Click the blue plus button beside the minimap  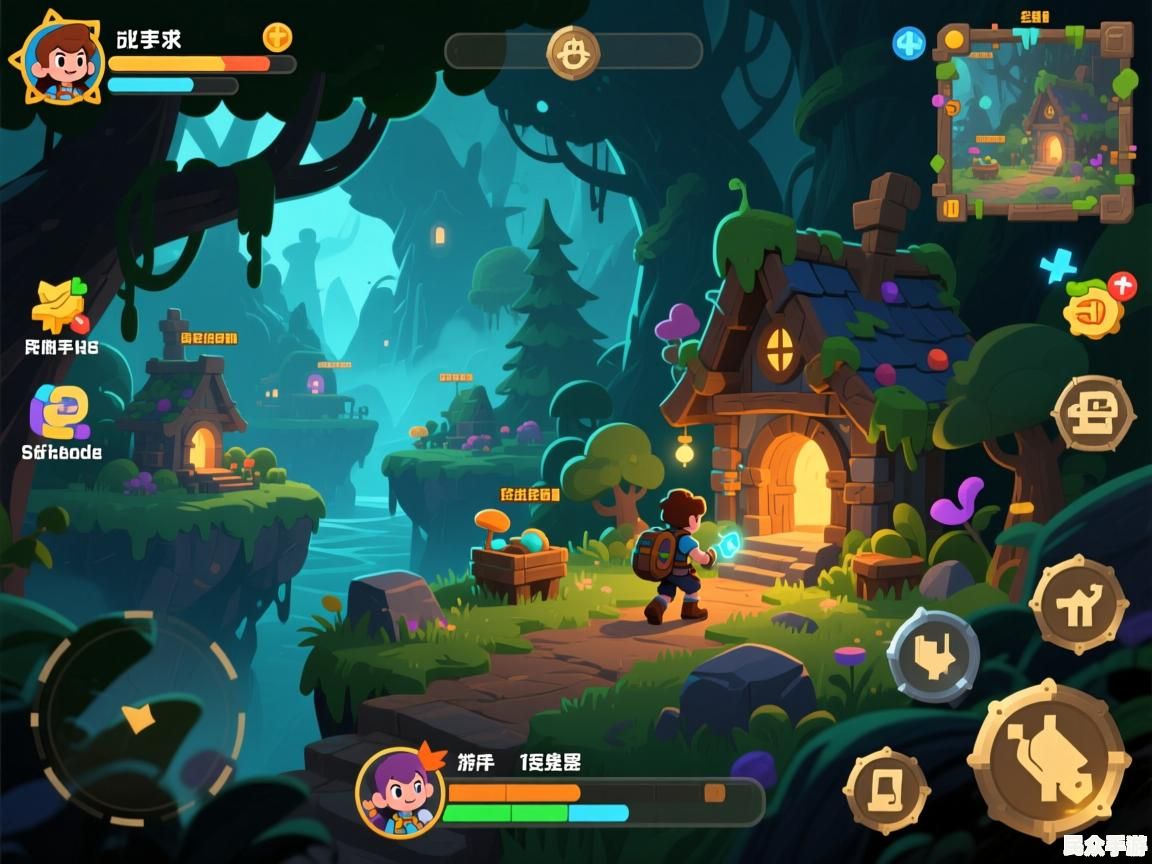[x=908, y=43]
